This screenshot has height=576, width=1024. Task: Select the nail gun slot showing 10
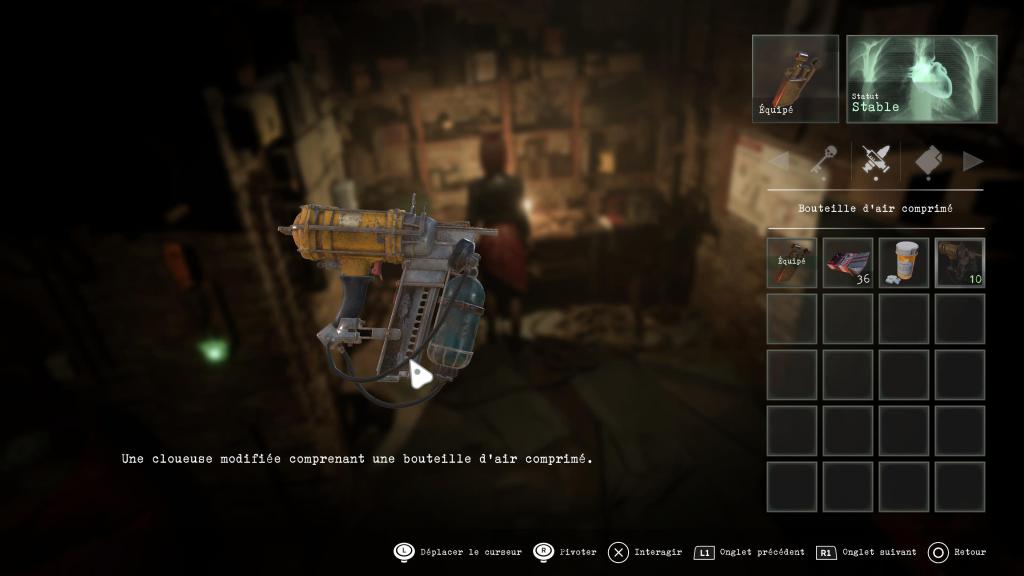[x=960, y=263]
